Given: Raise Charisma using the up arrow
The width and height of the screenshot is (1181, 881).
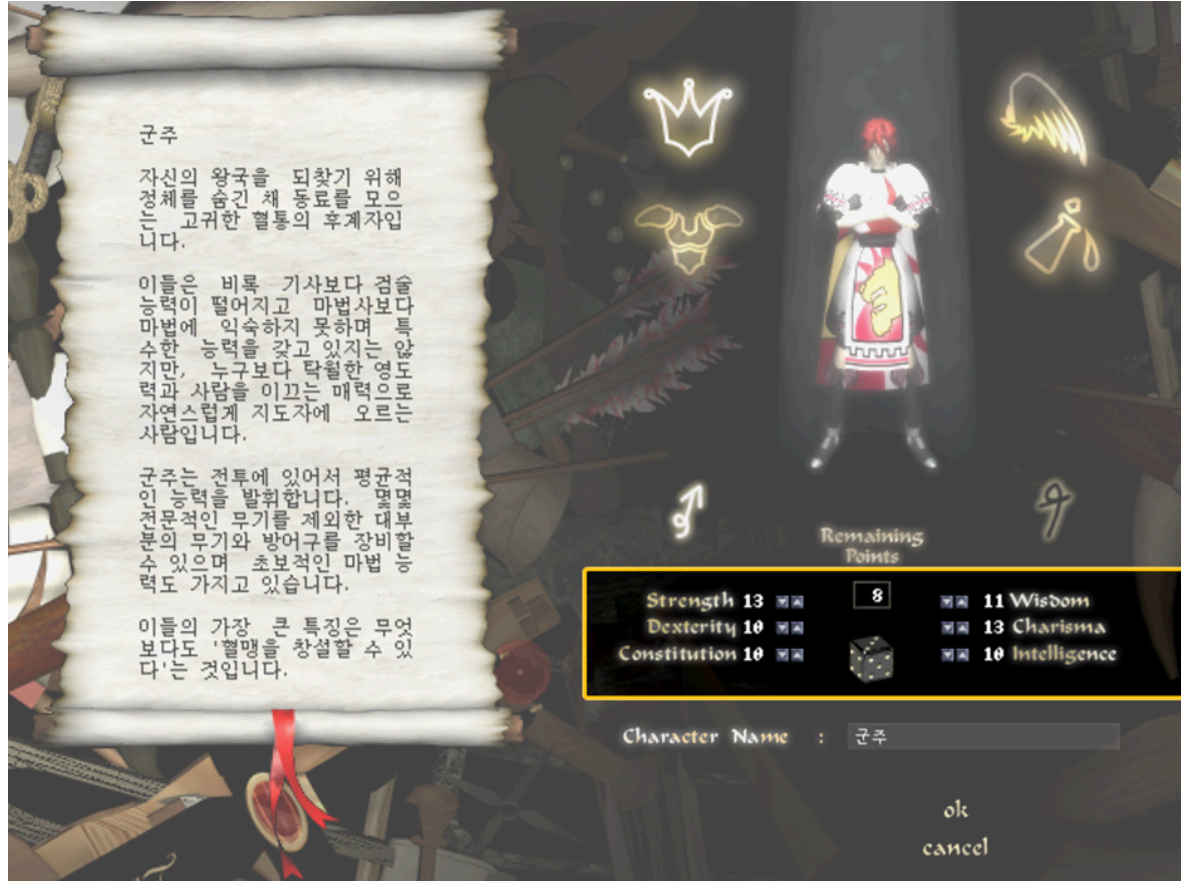Looking at the screenshot, I should [x=961, y=628].
